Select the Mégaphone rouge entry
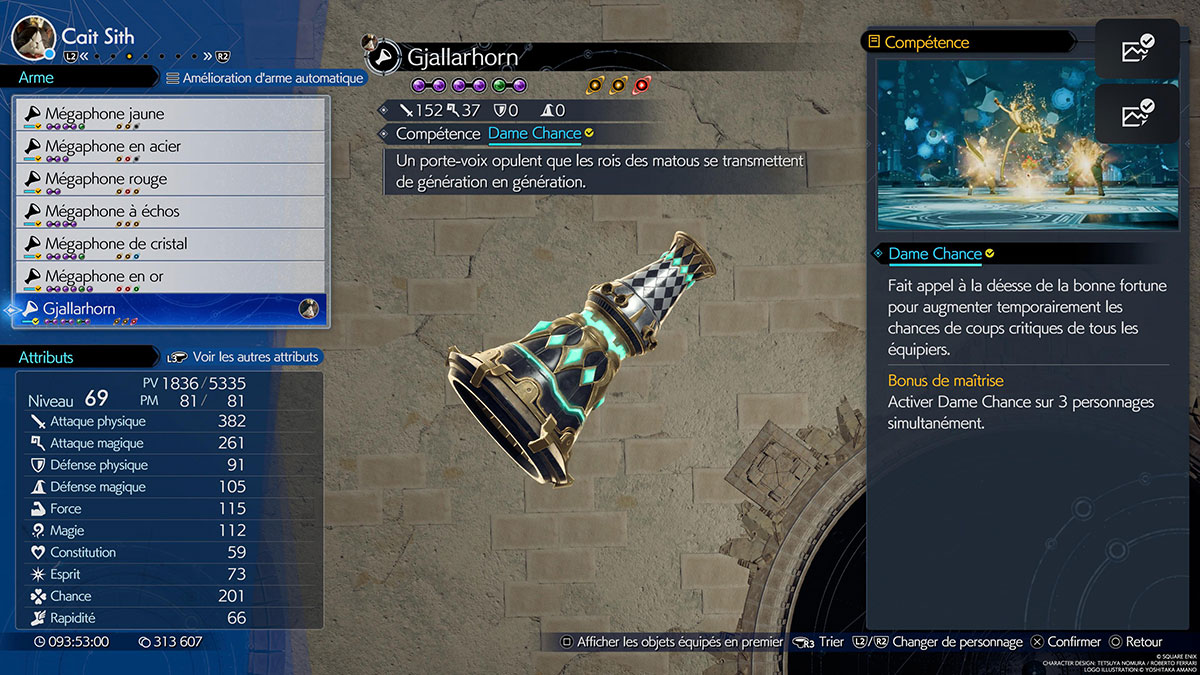The image size is (1200, 675). click(x=170, y=180)
